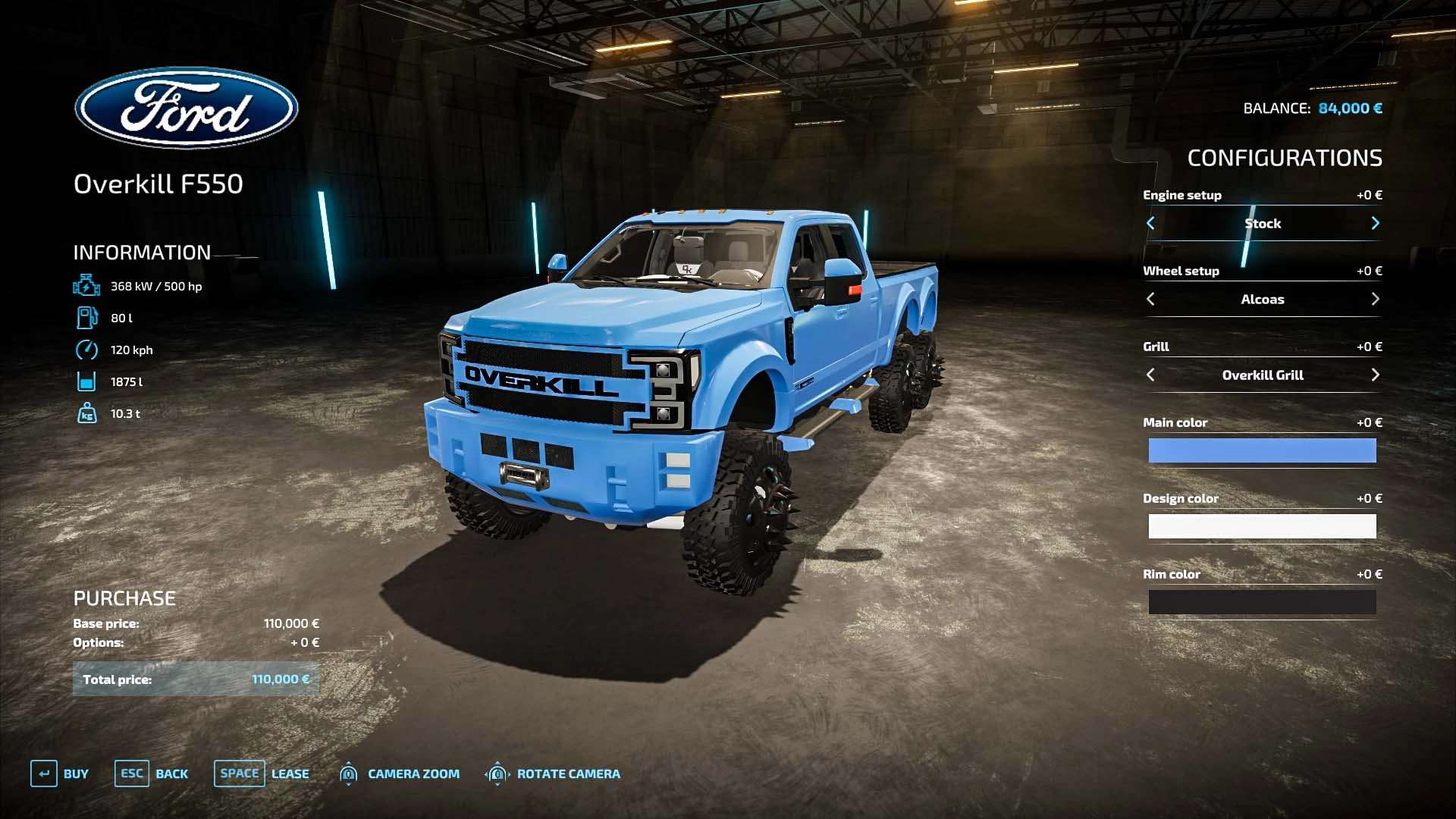Choose the next Grill option
The width and height of the screenshot is (1456, 819).
tap(1375, 375)
